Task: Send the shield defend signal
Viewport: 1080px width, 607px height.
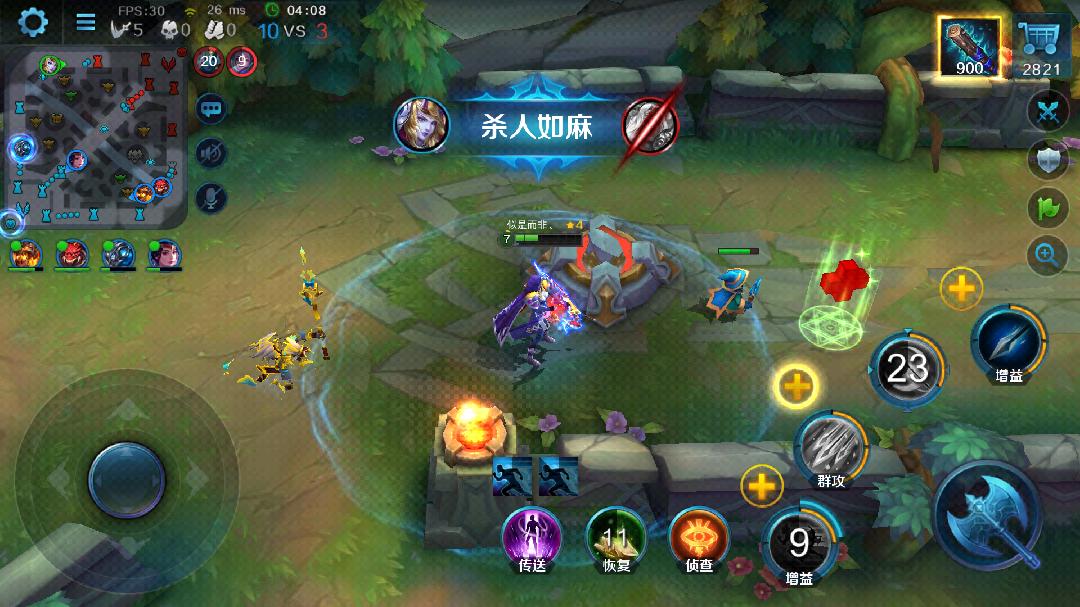Action: point(1047,160)
